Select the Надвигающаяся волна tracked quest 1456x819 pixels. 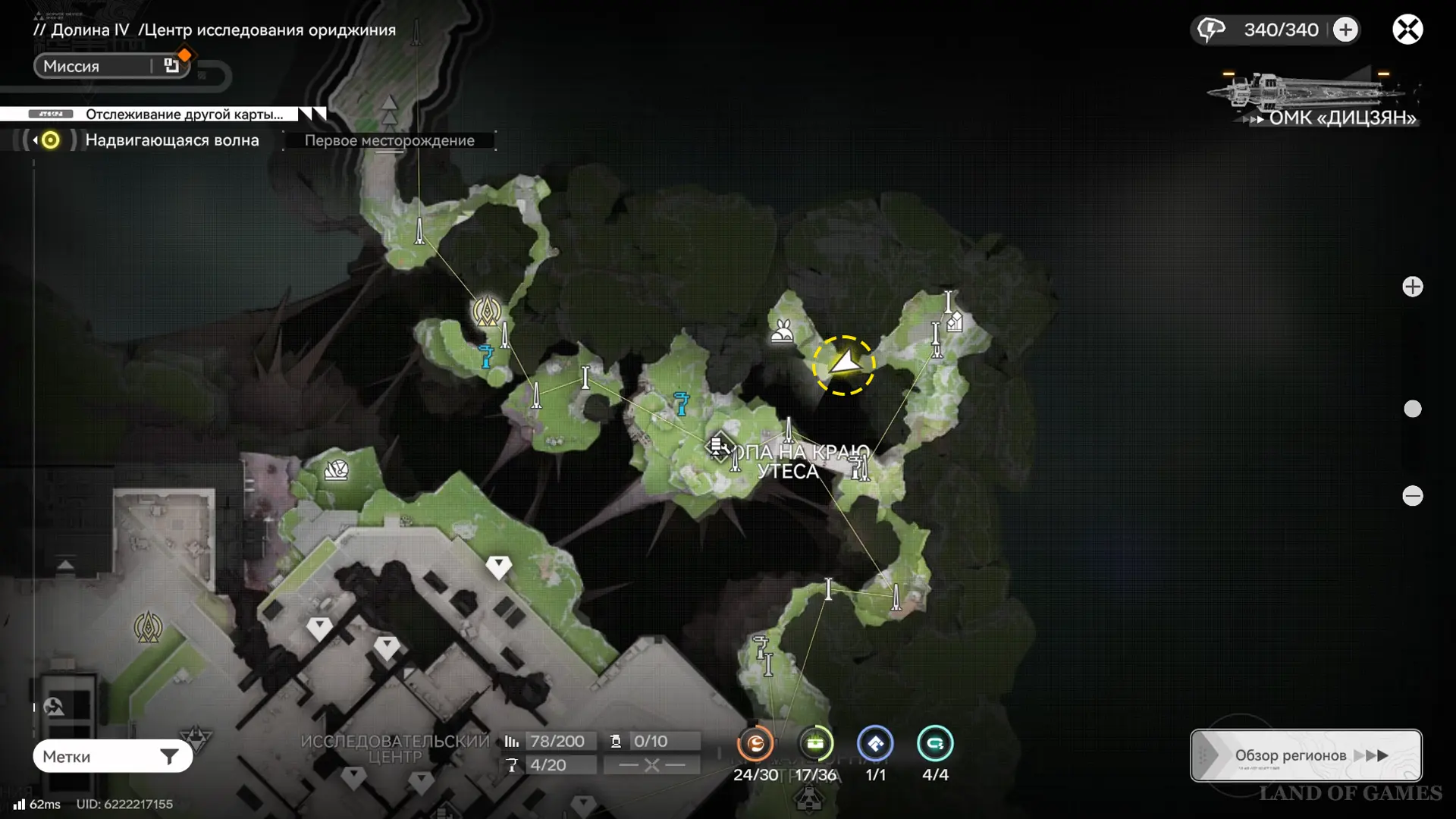(171, 140)
